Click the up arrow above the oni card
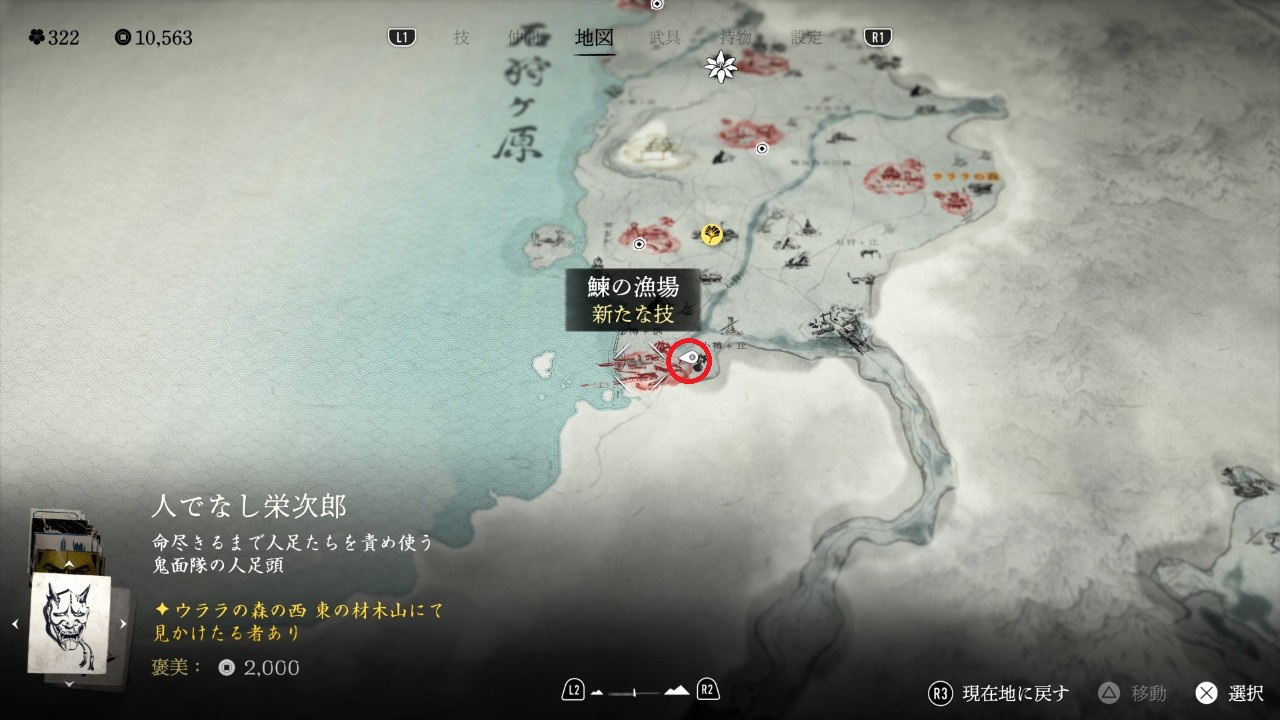This screenshot has height=720, width=1280. click(x=69, y=564)
